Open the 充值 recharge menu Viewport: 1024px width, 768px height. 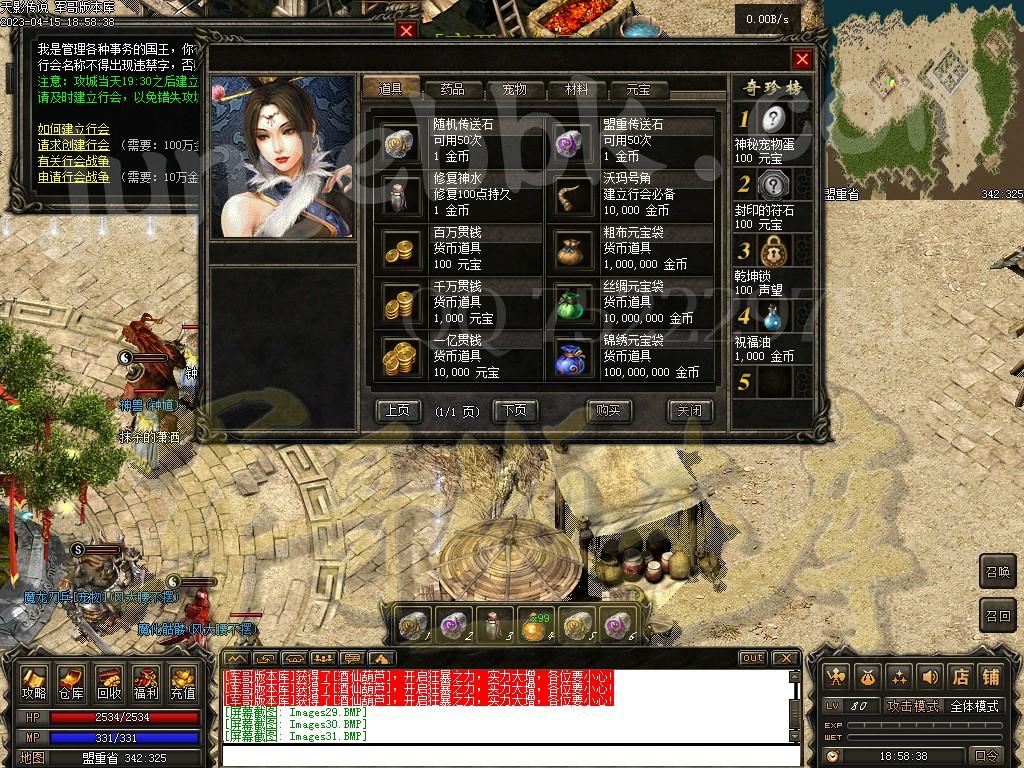183,682
